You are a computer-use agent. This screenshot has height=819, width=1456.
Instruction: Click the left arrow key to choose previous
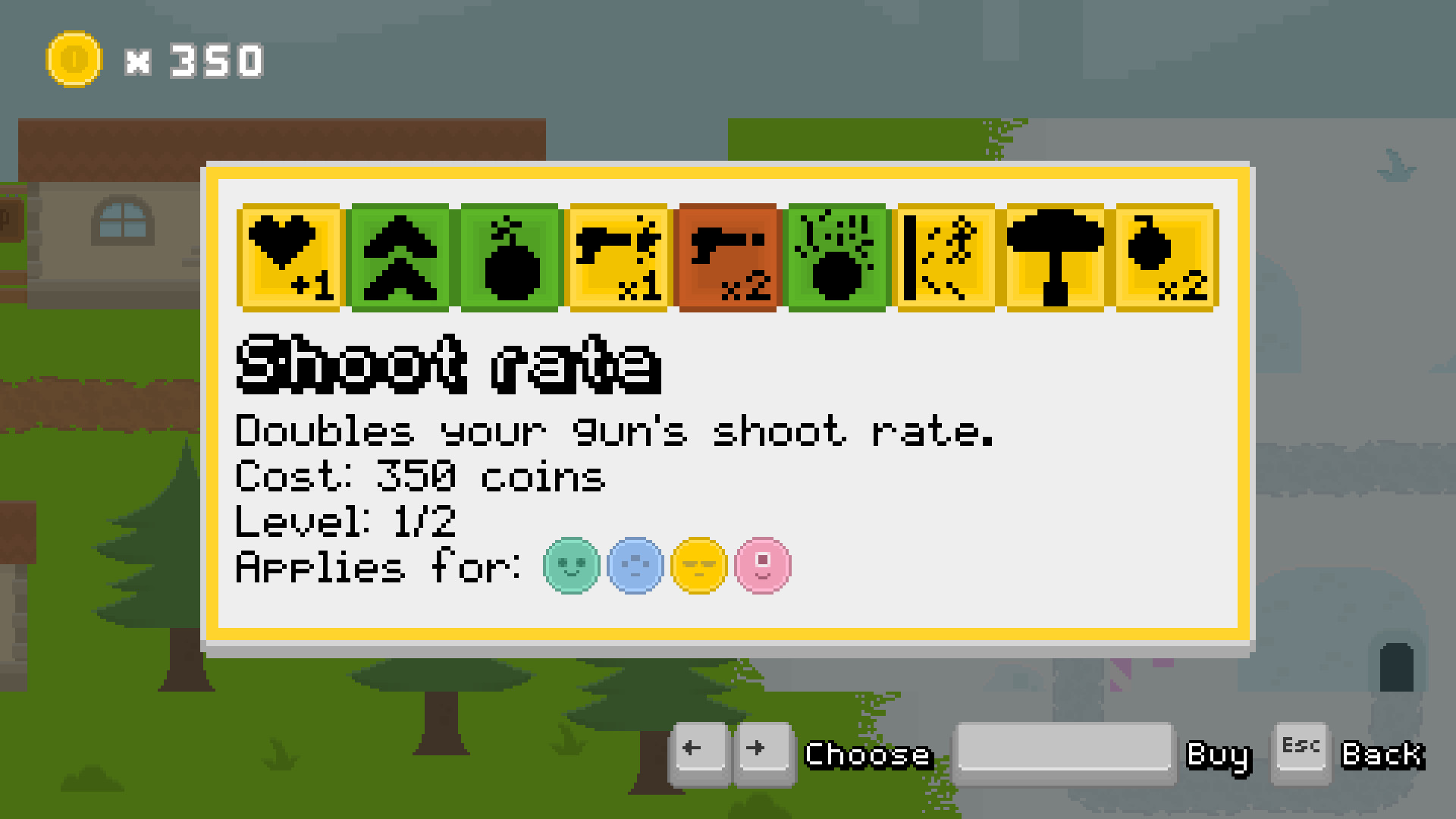(701, 751)
